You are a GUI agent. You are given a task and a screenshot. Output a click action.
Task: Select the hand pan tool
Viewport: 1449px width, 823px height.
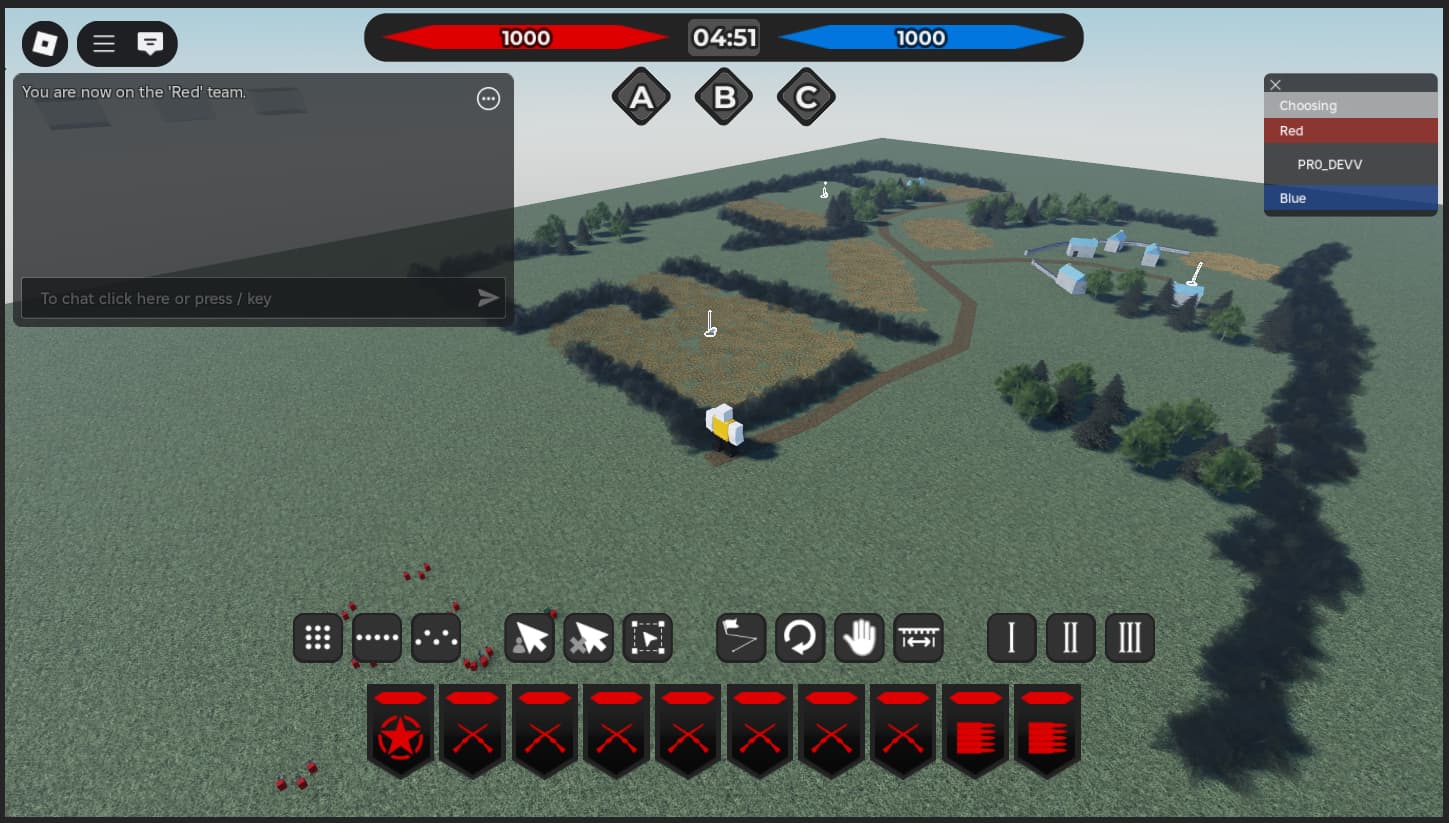tap(859, 637)
